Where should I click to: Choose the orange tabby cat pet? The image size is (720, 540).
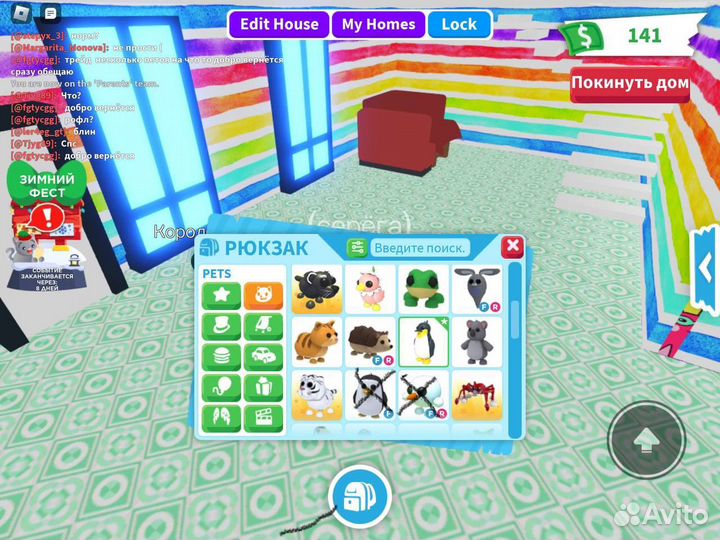pyautogui.click(x=316, y=342)
